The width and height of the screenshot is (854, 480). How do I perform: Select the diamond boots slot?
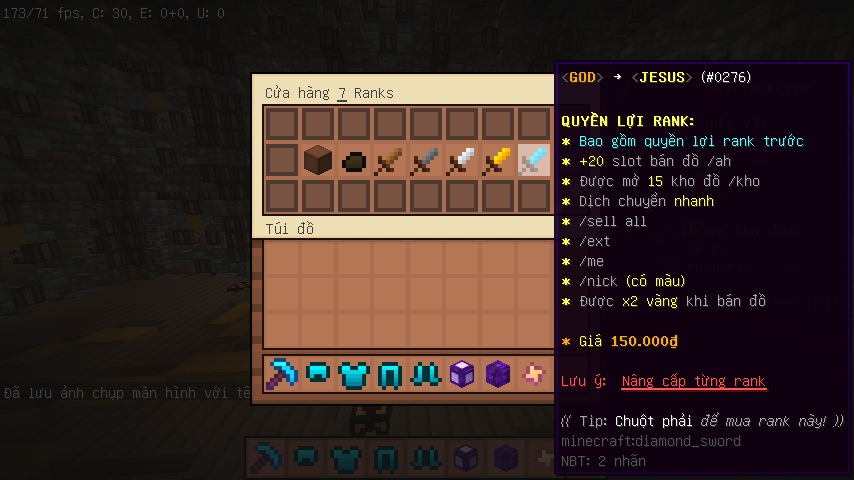click(x=426, y=374)
